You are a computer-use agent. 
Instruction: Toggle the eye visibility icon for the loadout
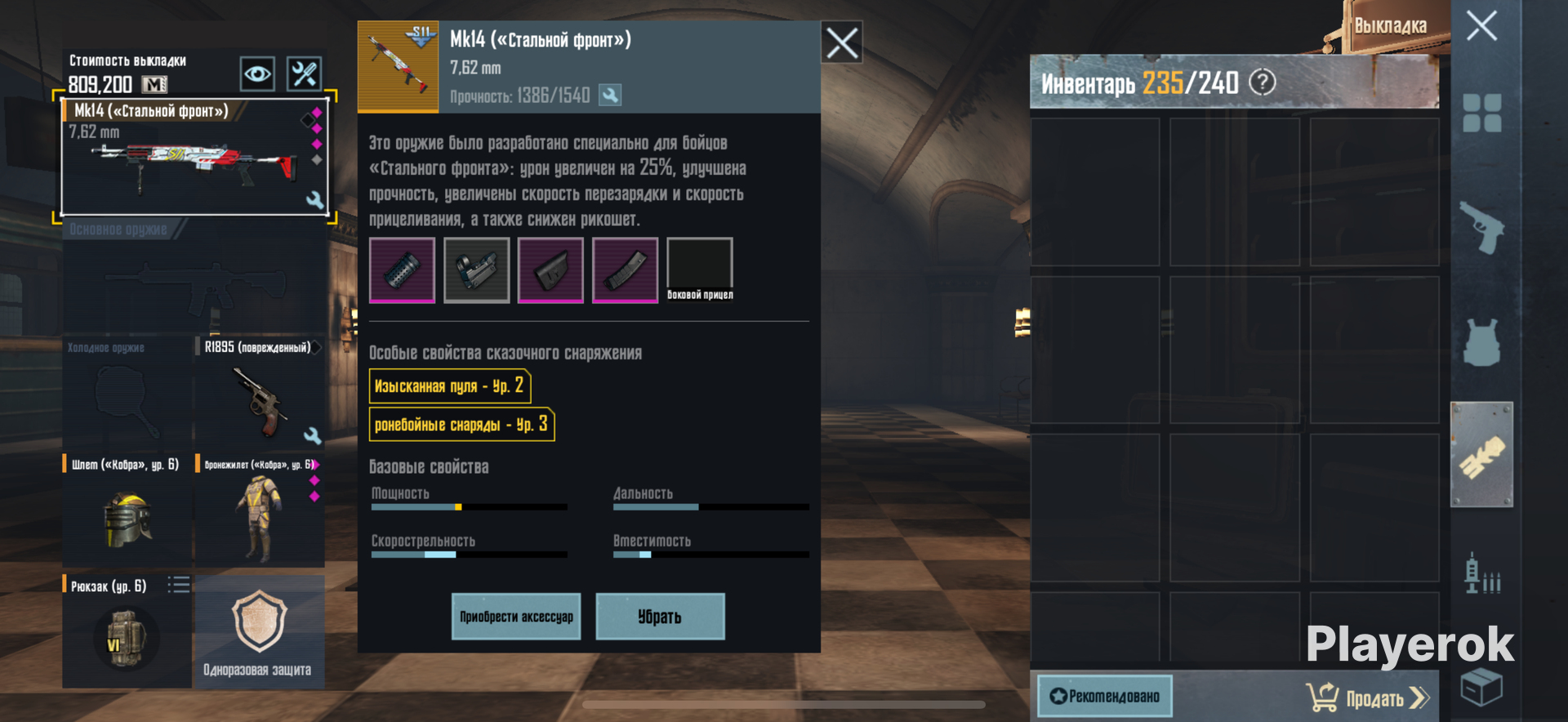tap(257, 74)
